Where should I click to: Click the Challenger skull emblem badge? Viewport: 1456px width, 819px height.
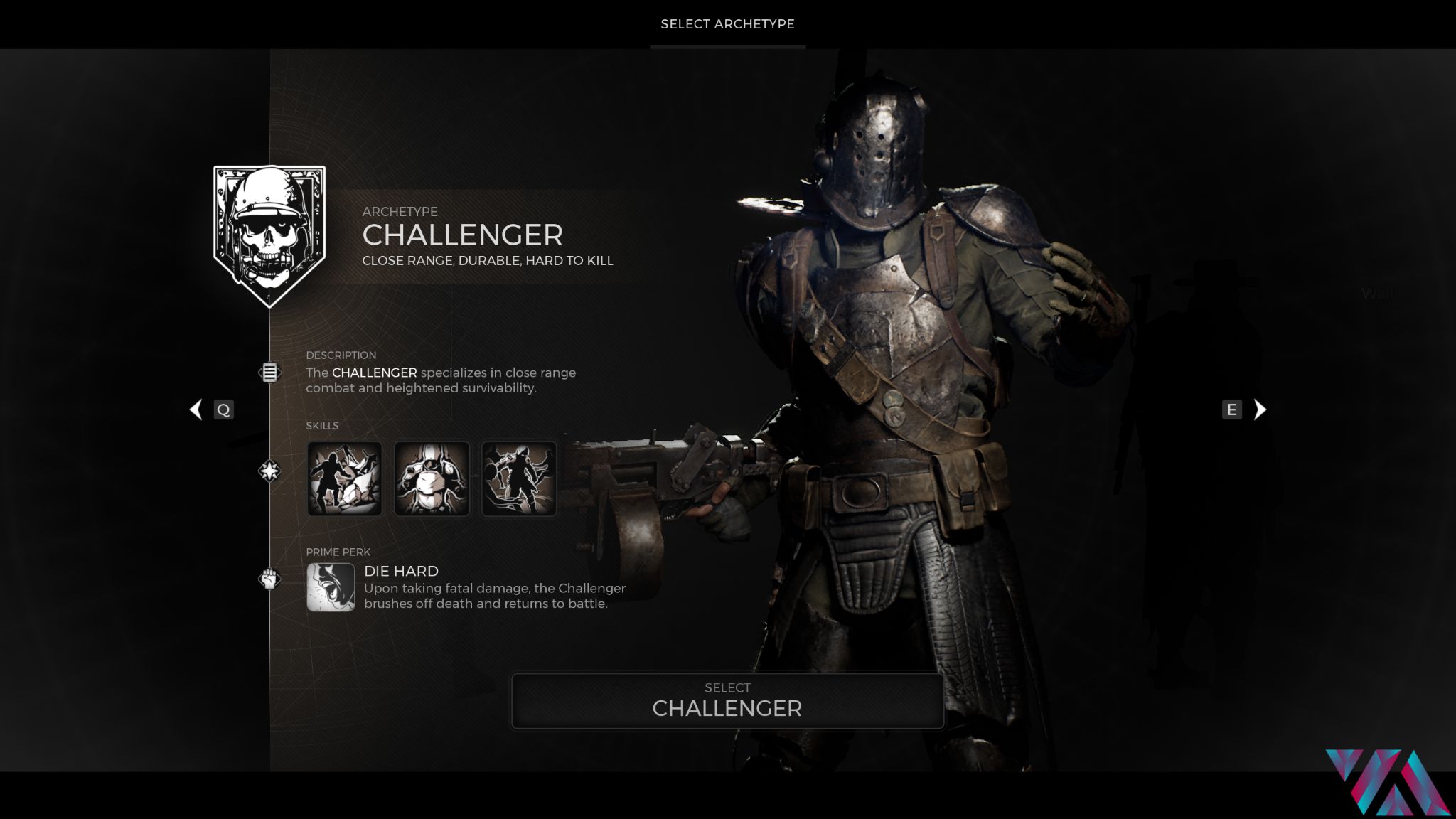click(269, 235)
